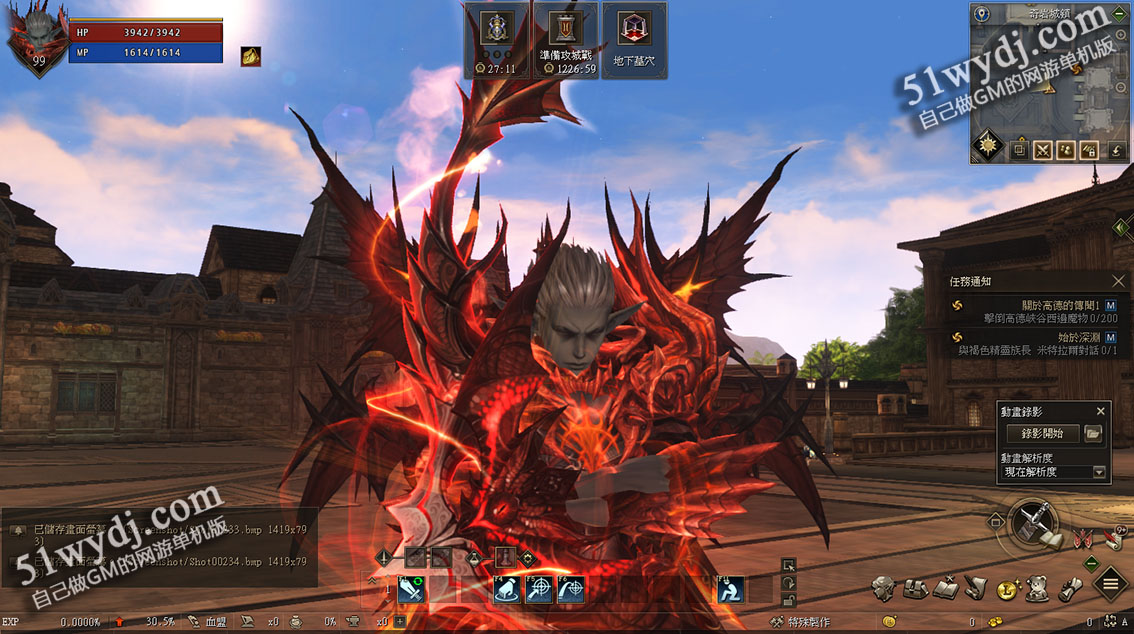Open the 地下墓穴 dungeon icon
This screenshot has height=634, width=1134.
(x=633, y=40)
